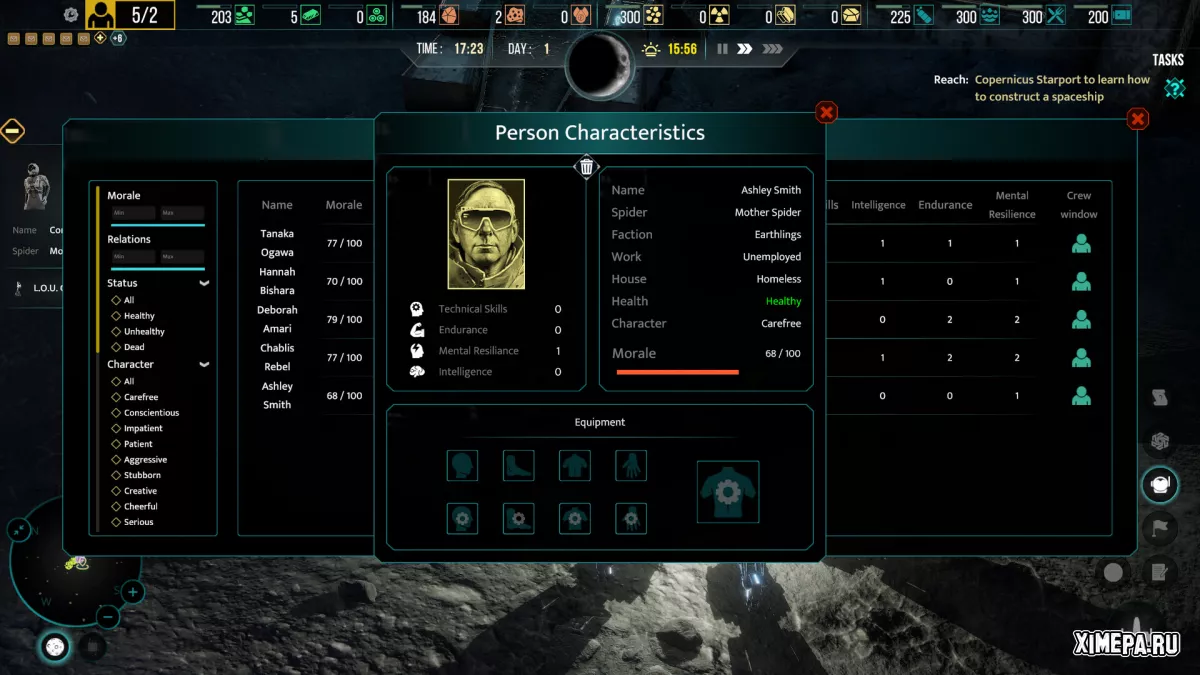Pause the game time

pyautogui.click(x=722, y=49)
